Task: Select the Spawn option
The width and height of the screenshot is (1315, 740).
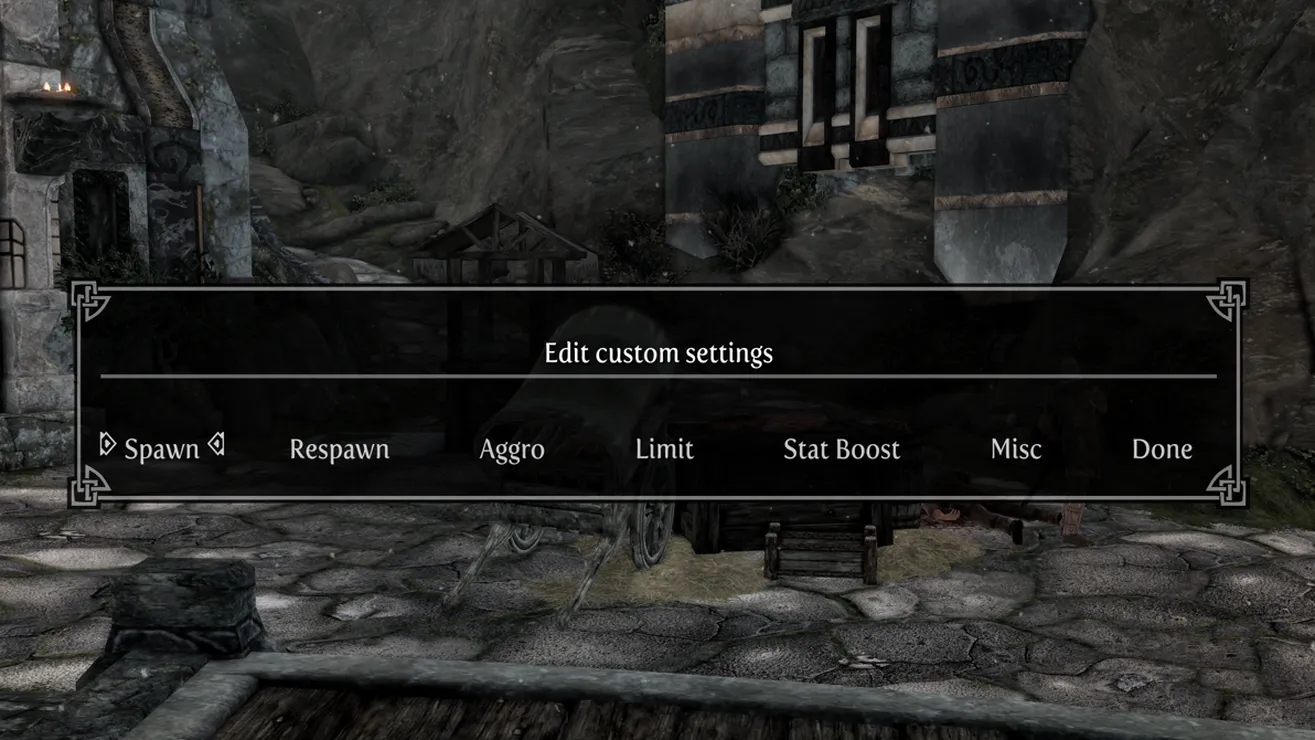Action: coord(161,449)
